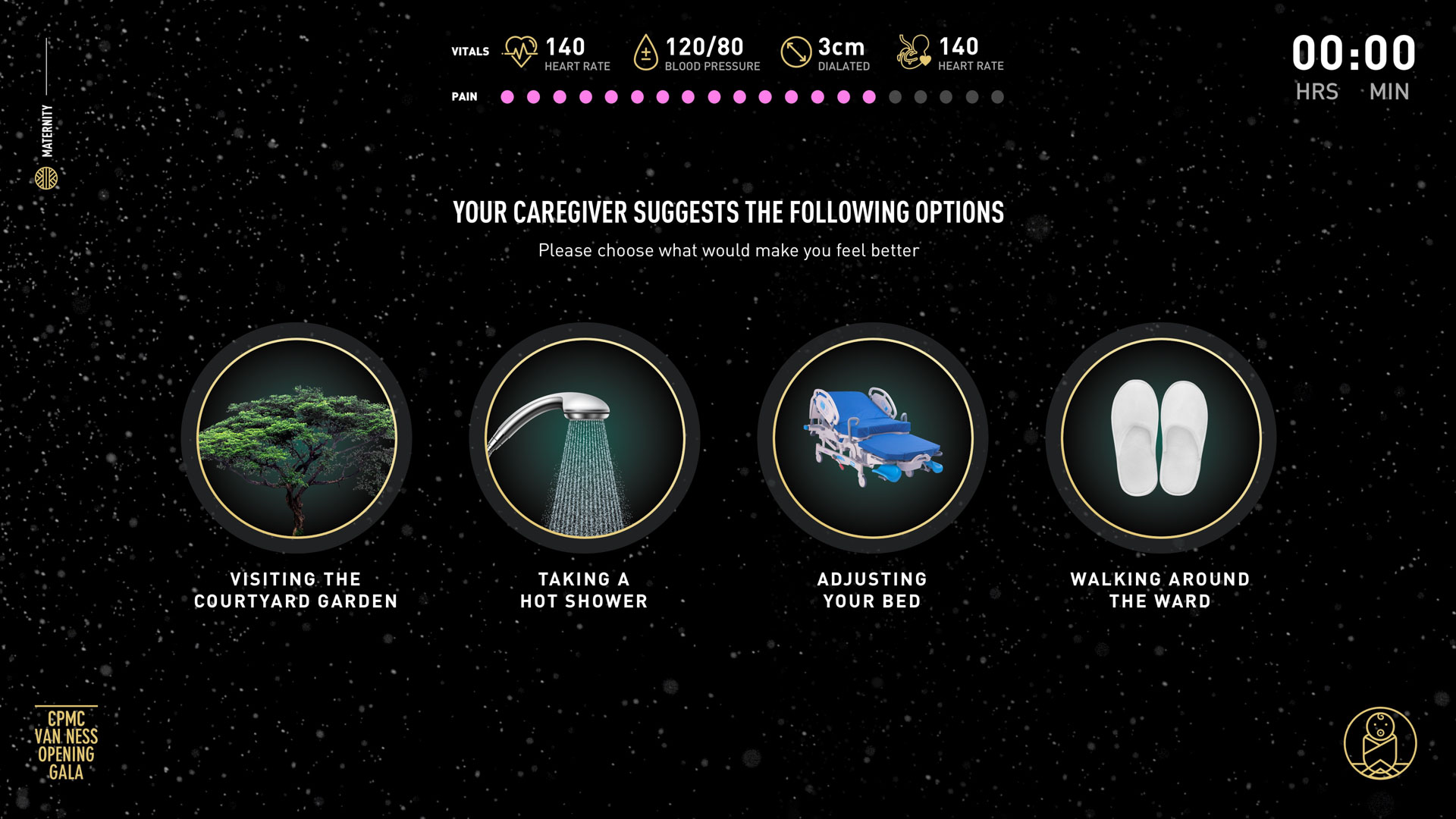
Task: Open the Maternity emblem icon
Action: tap(46, 178)
